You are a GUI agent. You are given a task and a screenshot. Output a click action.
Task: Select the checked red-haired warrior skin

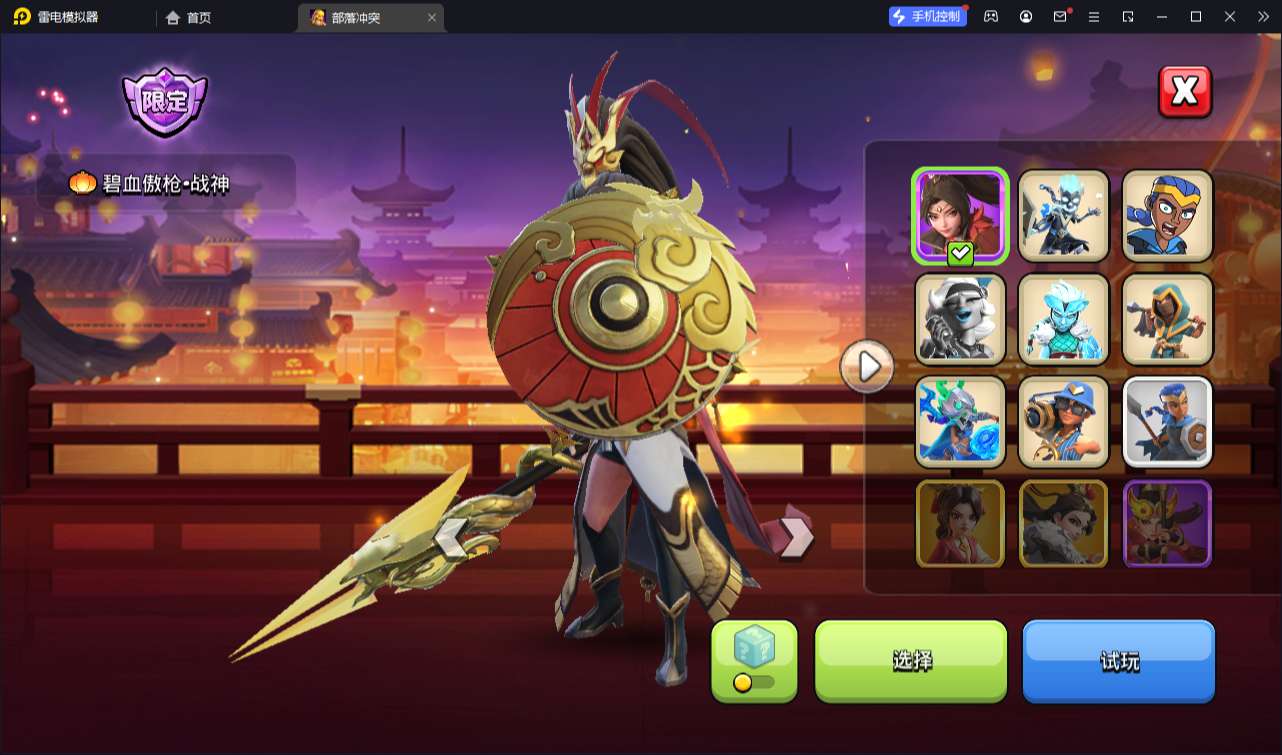point(960,215)
